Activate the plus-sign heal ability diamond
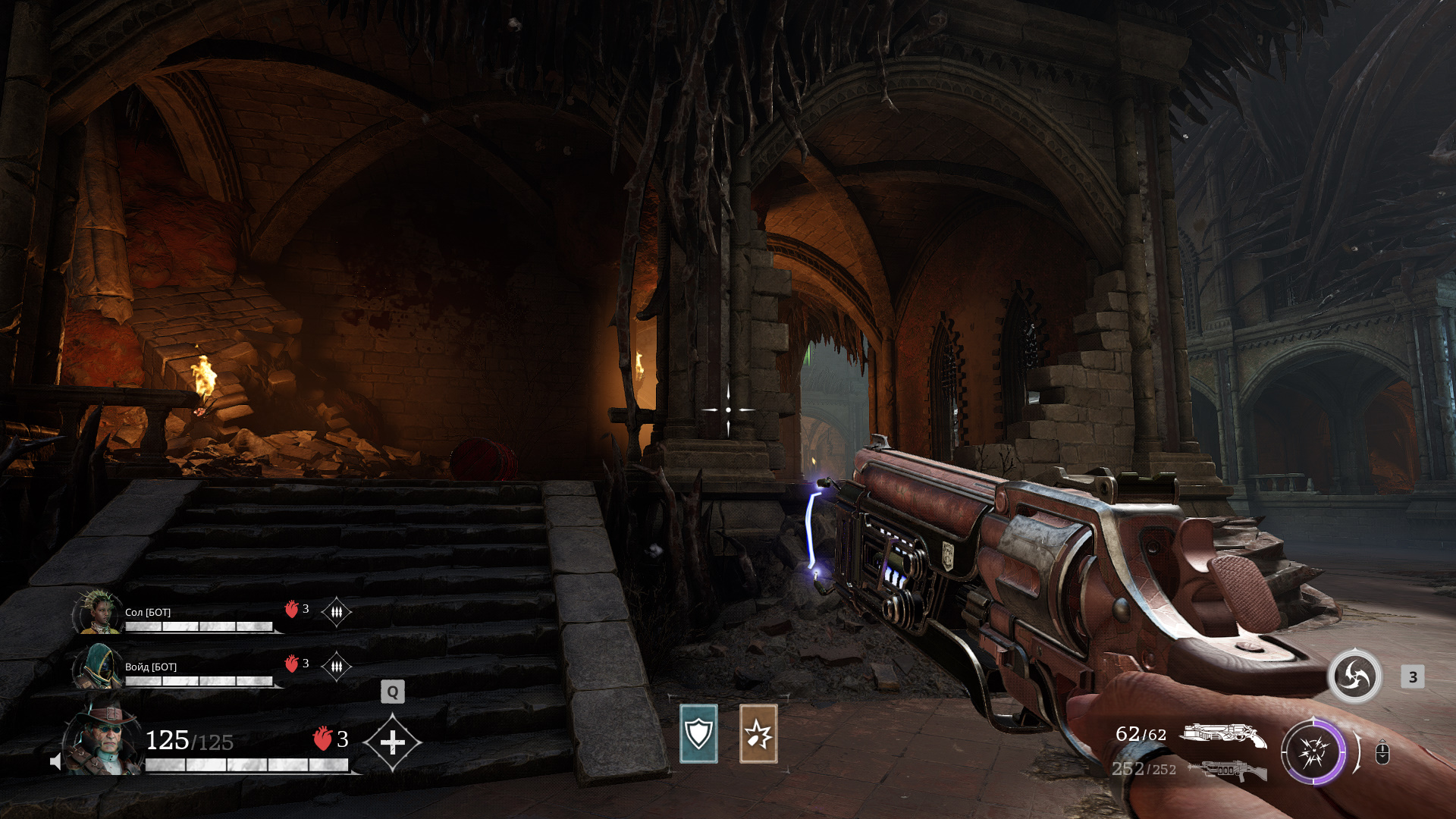Screen dimensions: 1456x819 (392, 742)
